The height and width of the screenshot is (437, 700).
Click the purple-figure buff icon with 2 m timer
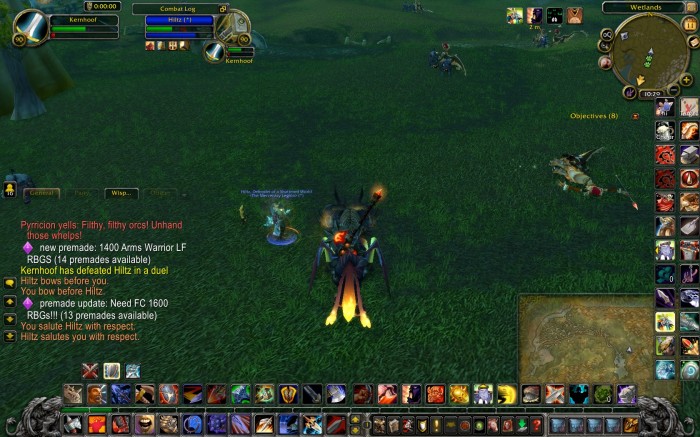534,15
